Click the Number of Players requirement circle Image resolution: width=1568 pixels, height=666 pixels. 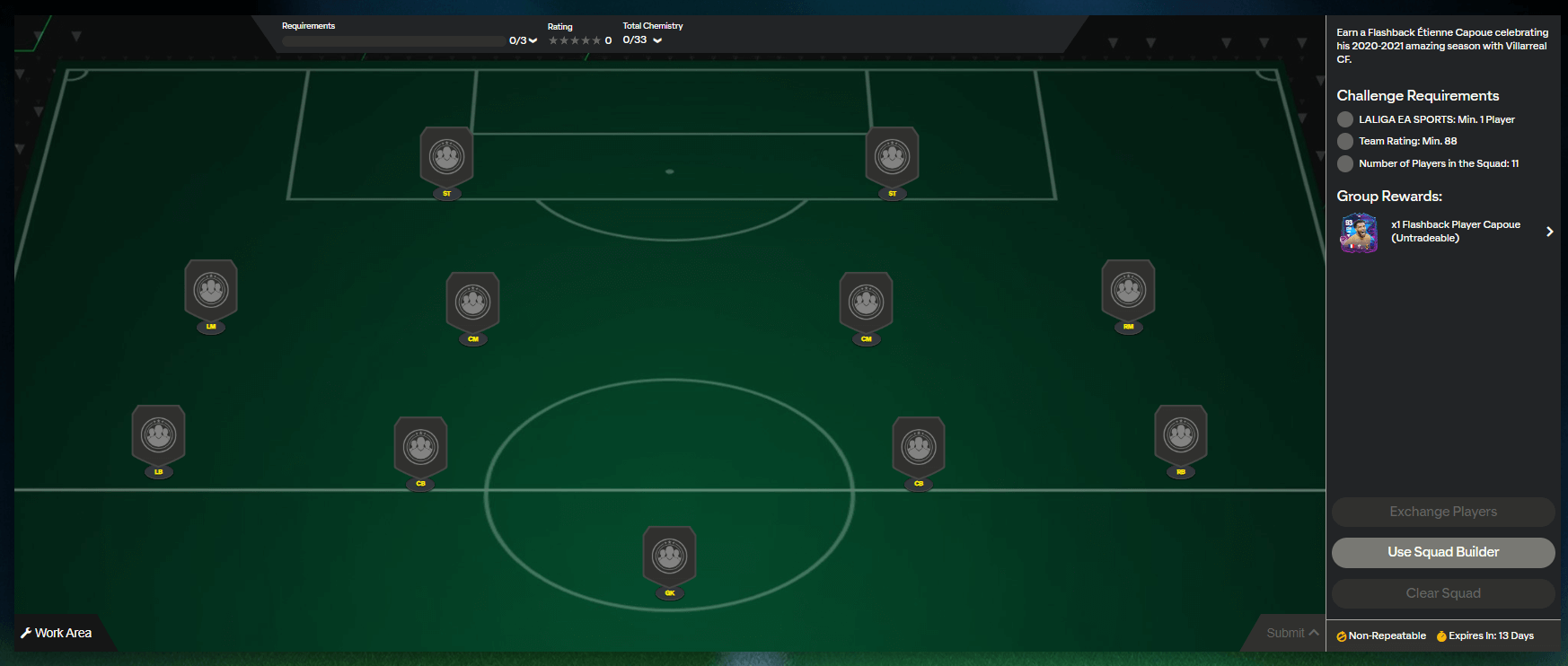click(1344, 163)
